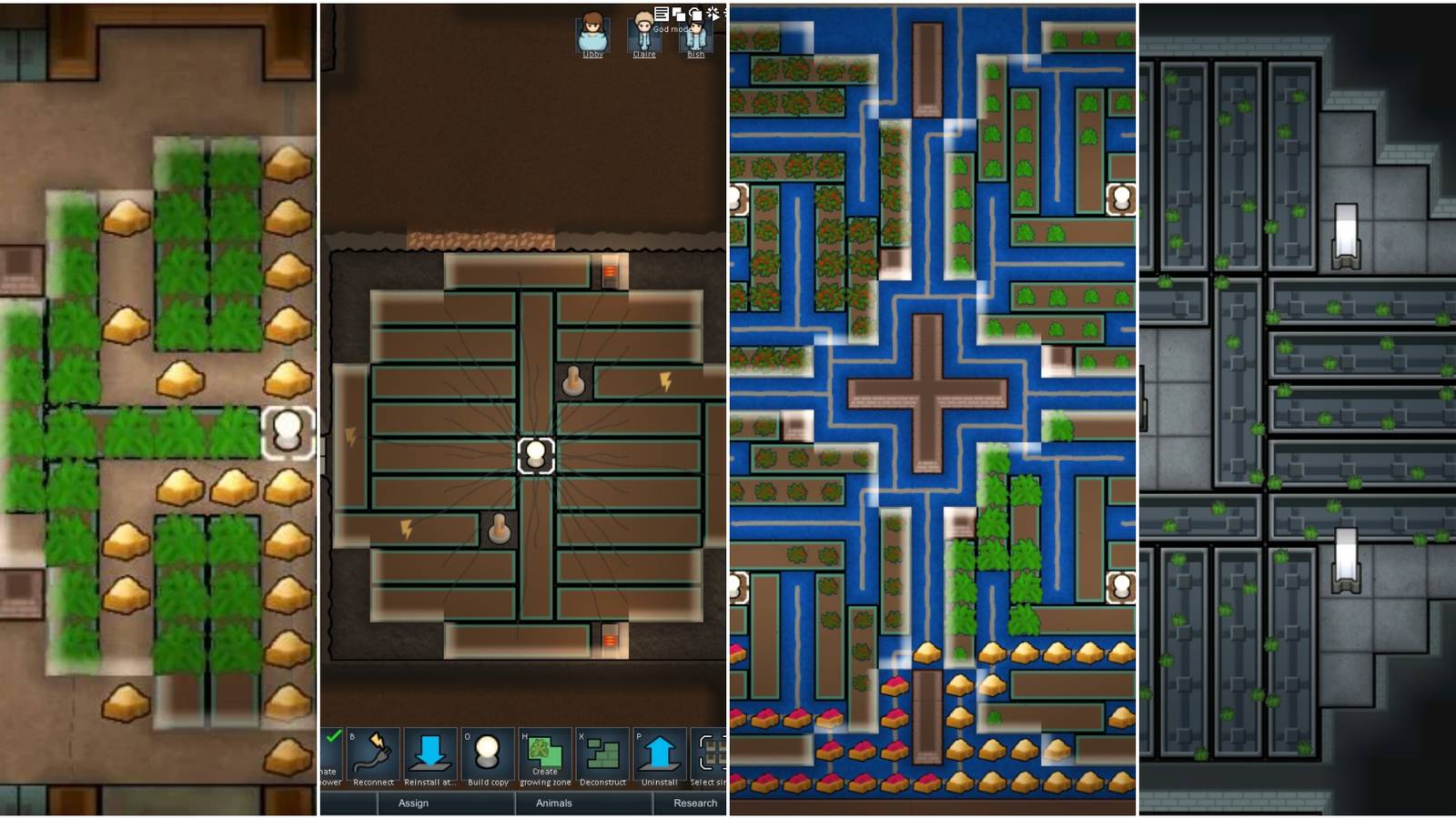Select the Deconstruct tool
The height and width of the screenshot is (819, 1456).
pyautogui.click(x=602, y=751)
